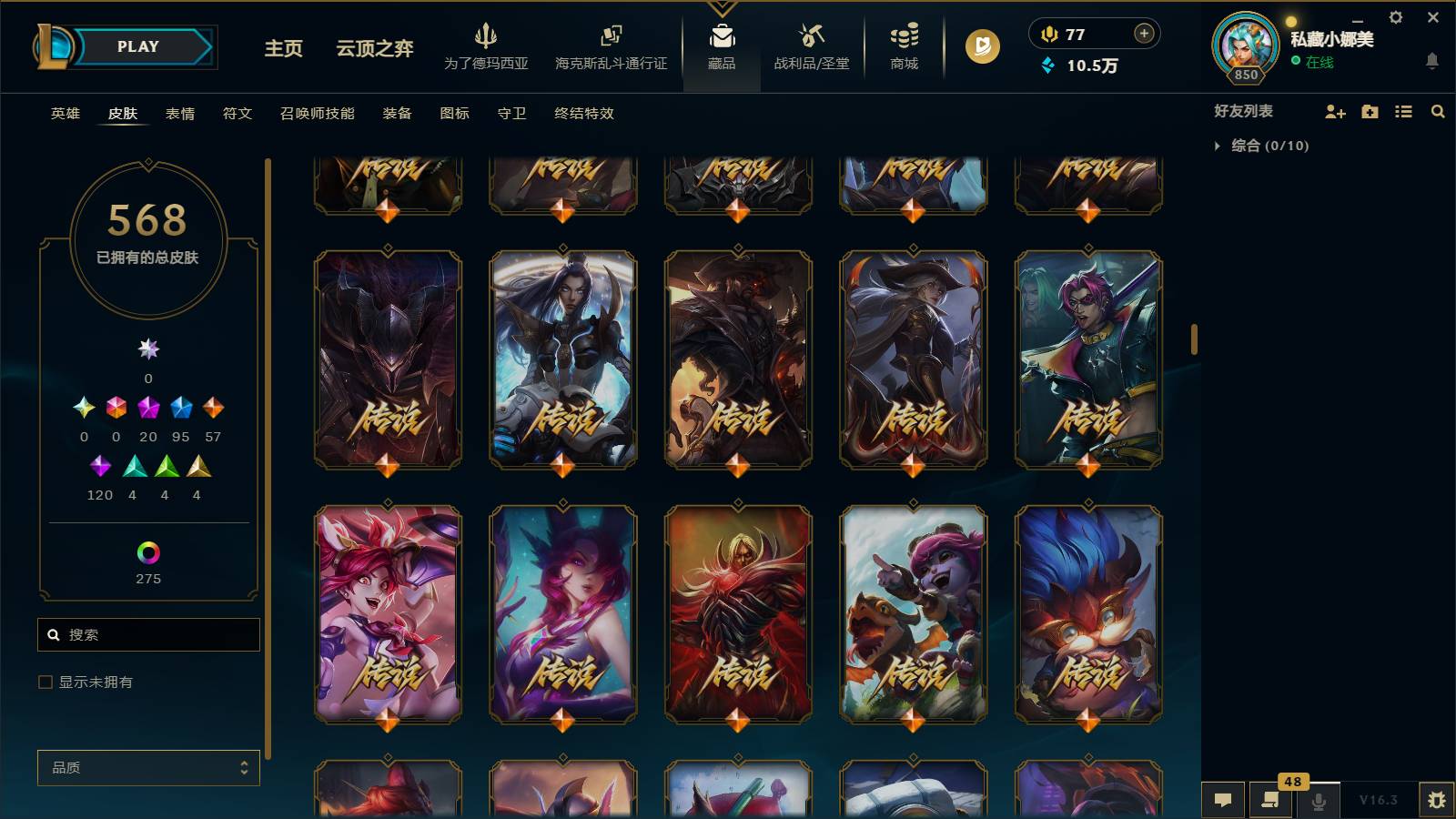Open the voice chat microphone icon
The width and height of the screenshot is (1456, 819).
pyautogui.click(x=1318, y=800)
